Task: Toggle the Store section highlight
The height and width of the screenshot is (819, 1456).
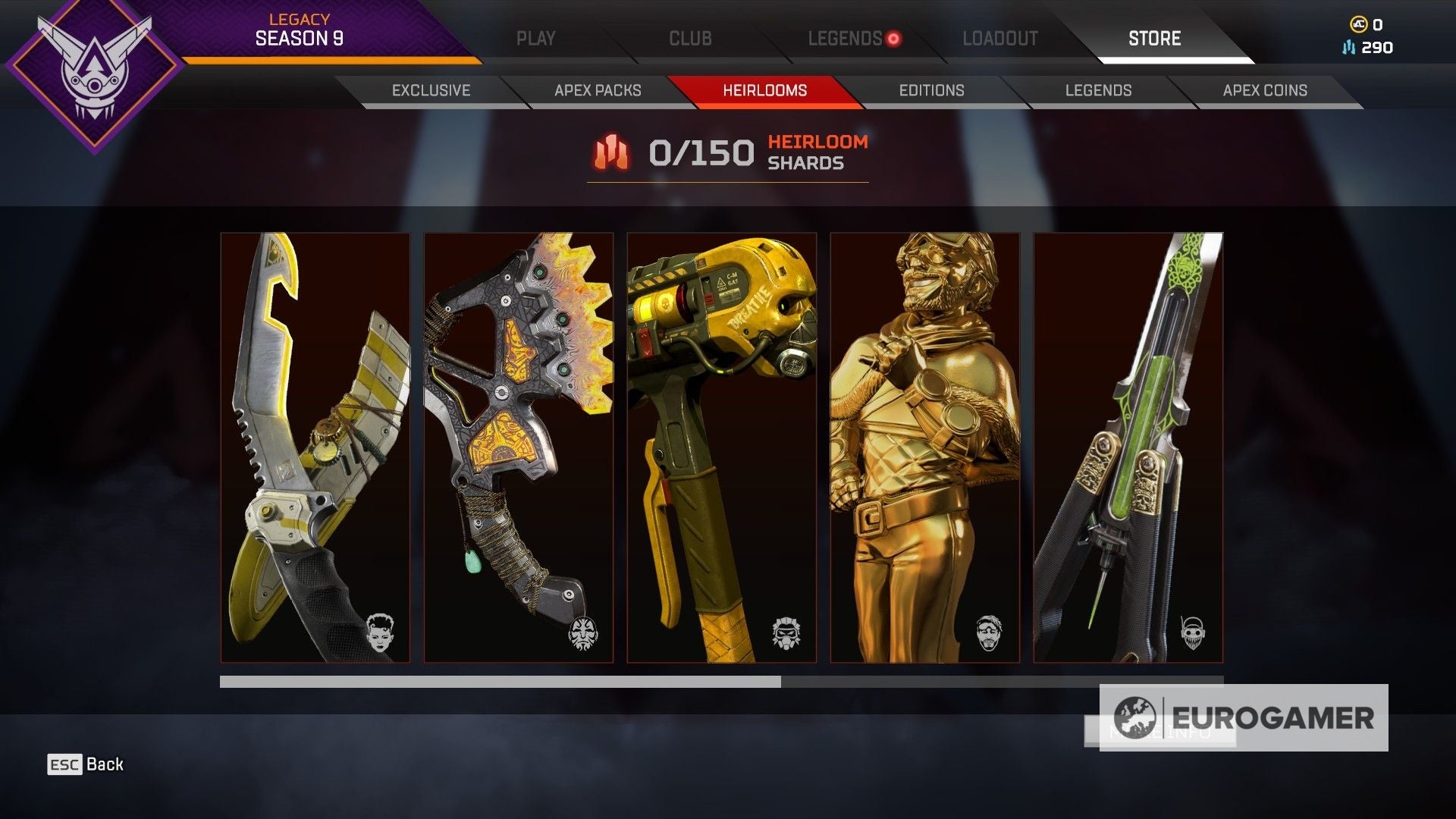Action: (1152, 36)
